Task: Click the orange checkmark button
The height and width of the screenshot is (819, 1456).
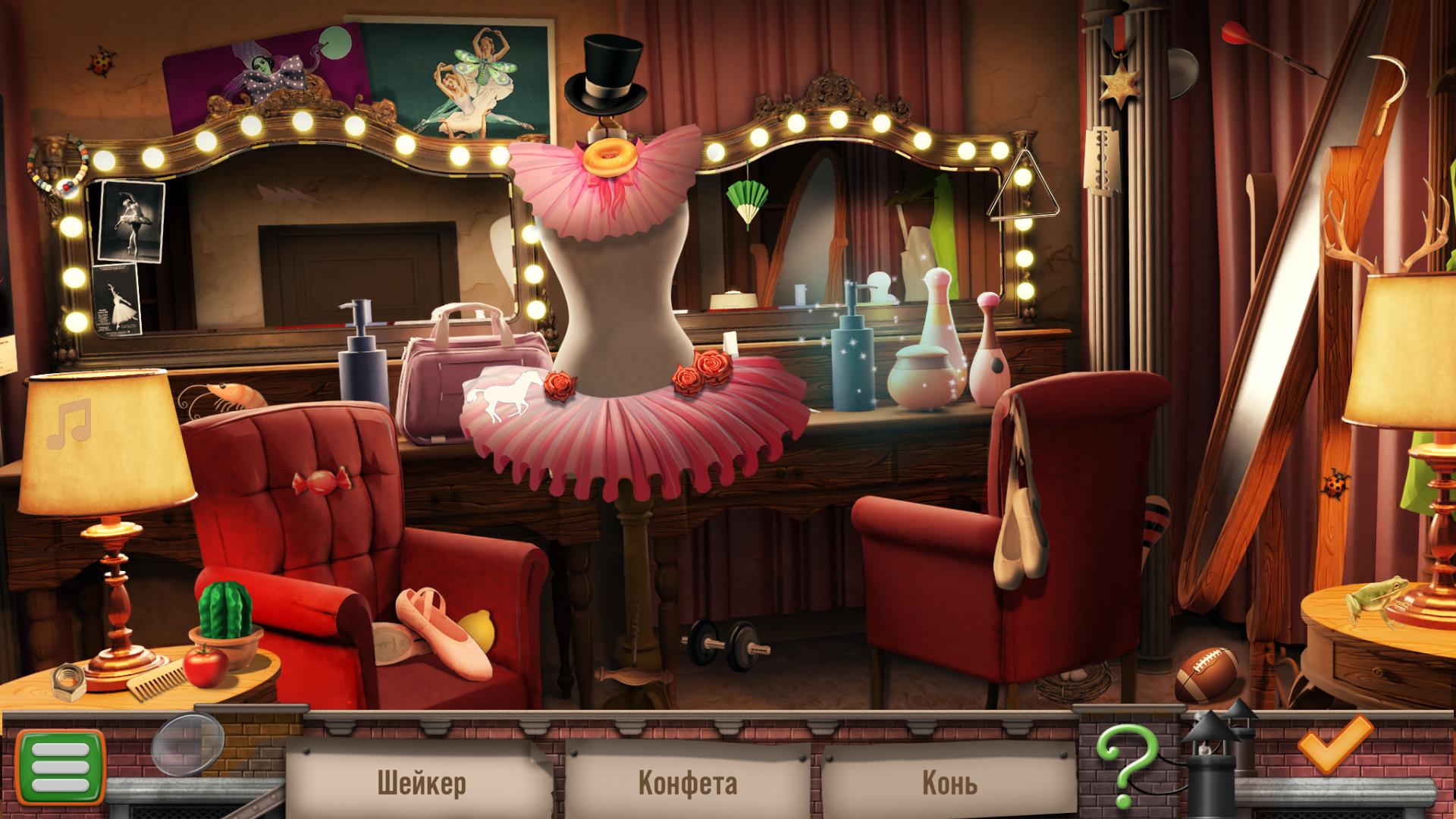Action: coord(1334,743)
